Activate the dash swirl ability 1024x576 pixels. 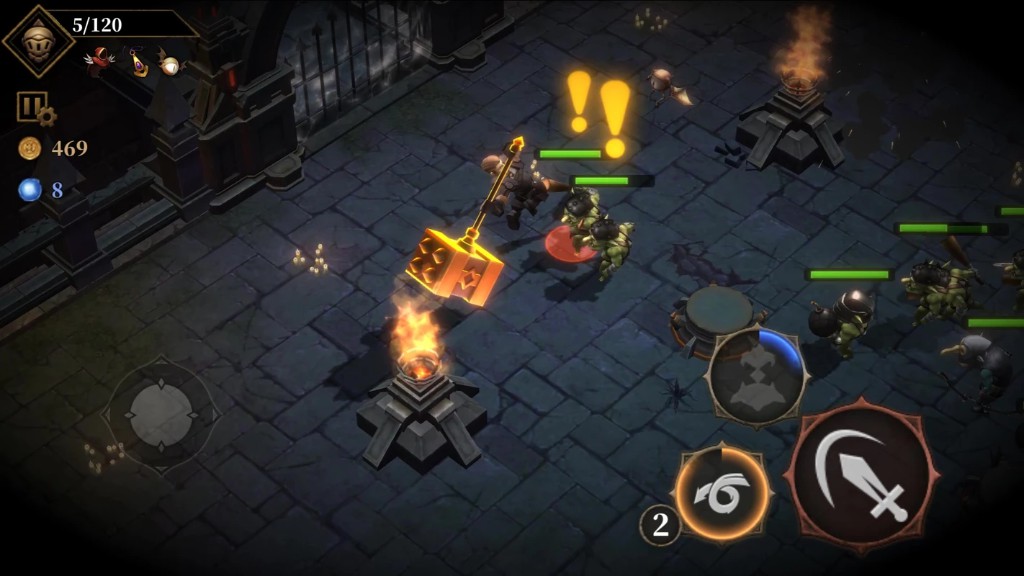click(721, 494)
